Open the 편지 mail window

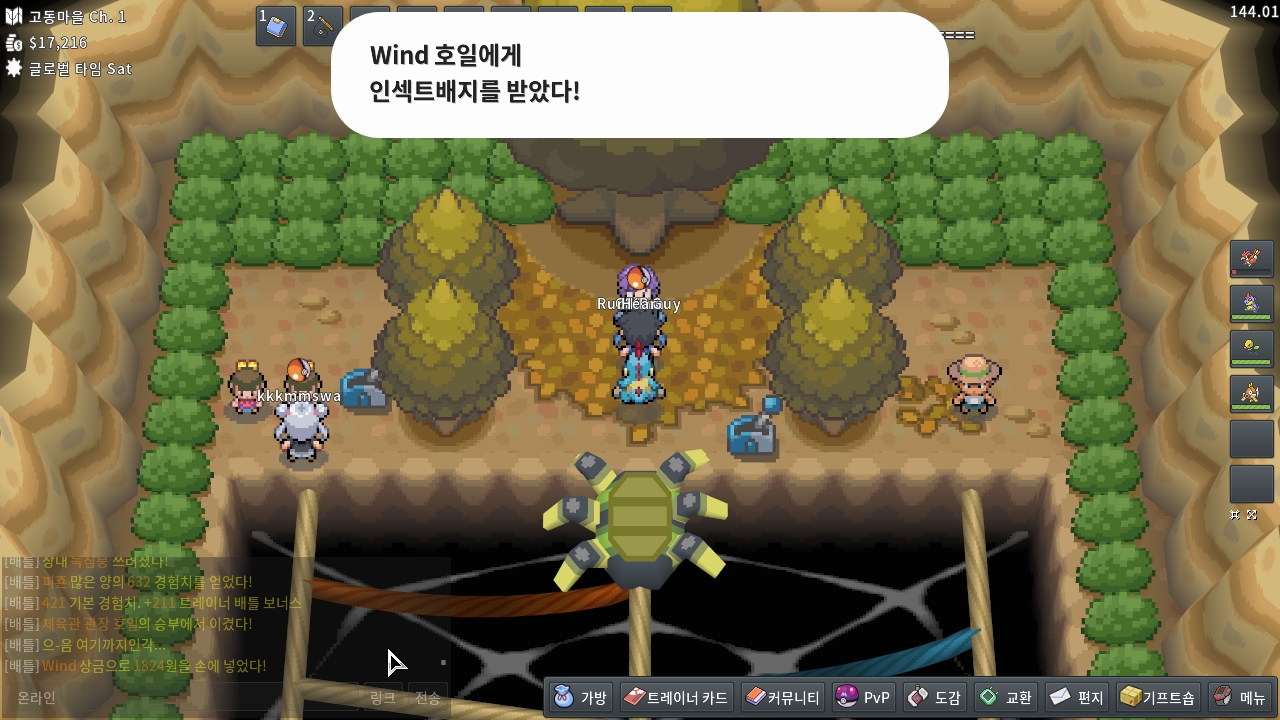pyautogui.click(x=1077, y=697)
